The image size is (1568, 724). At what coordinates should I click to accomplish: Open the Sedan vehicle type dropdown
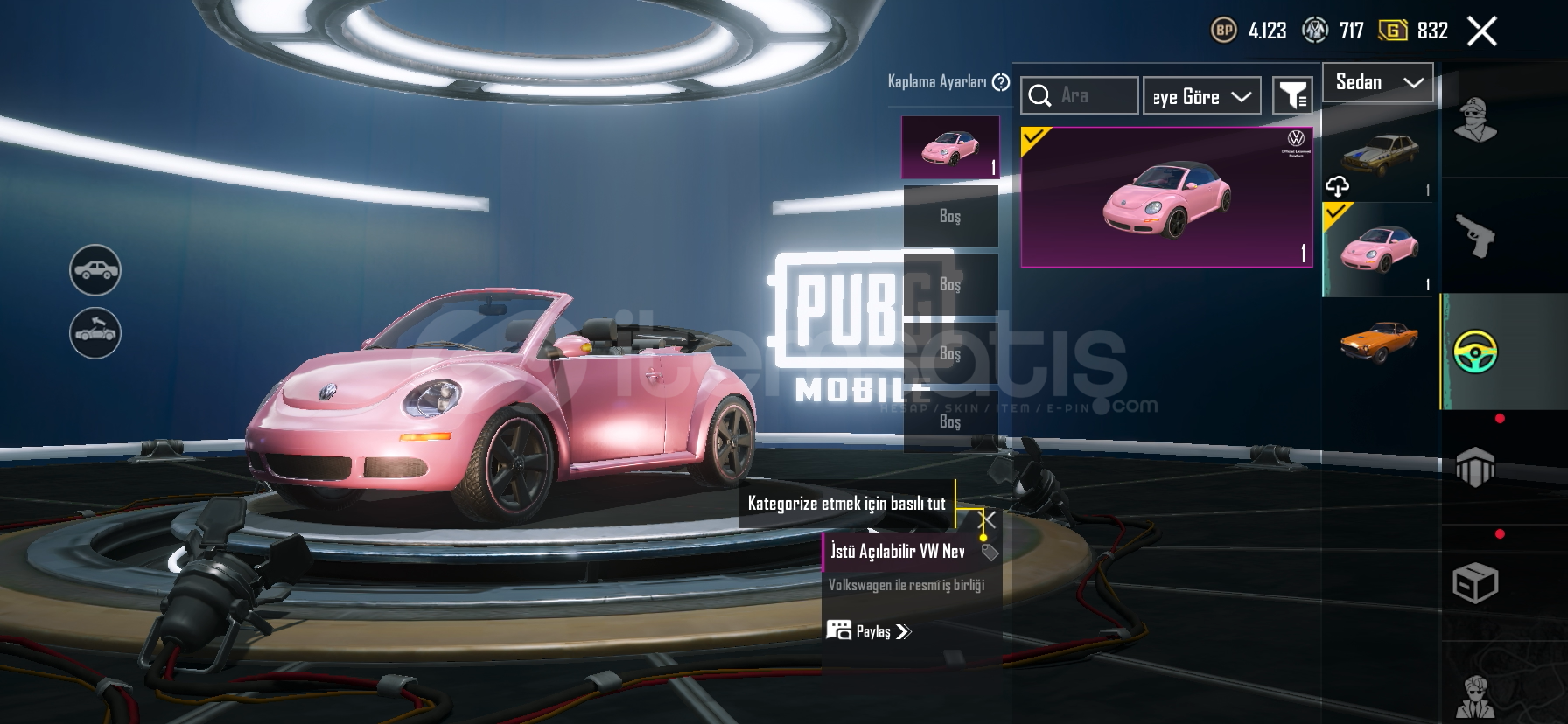pos(1377,83)
